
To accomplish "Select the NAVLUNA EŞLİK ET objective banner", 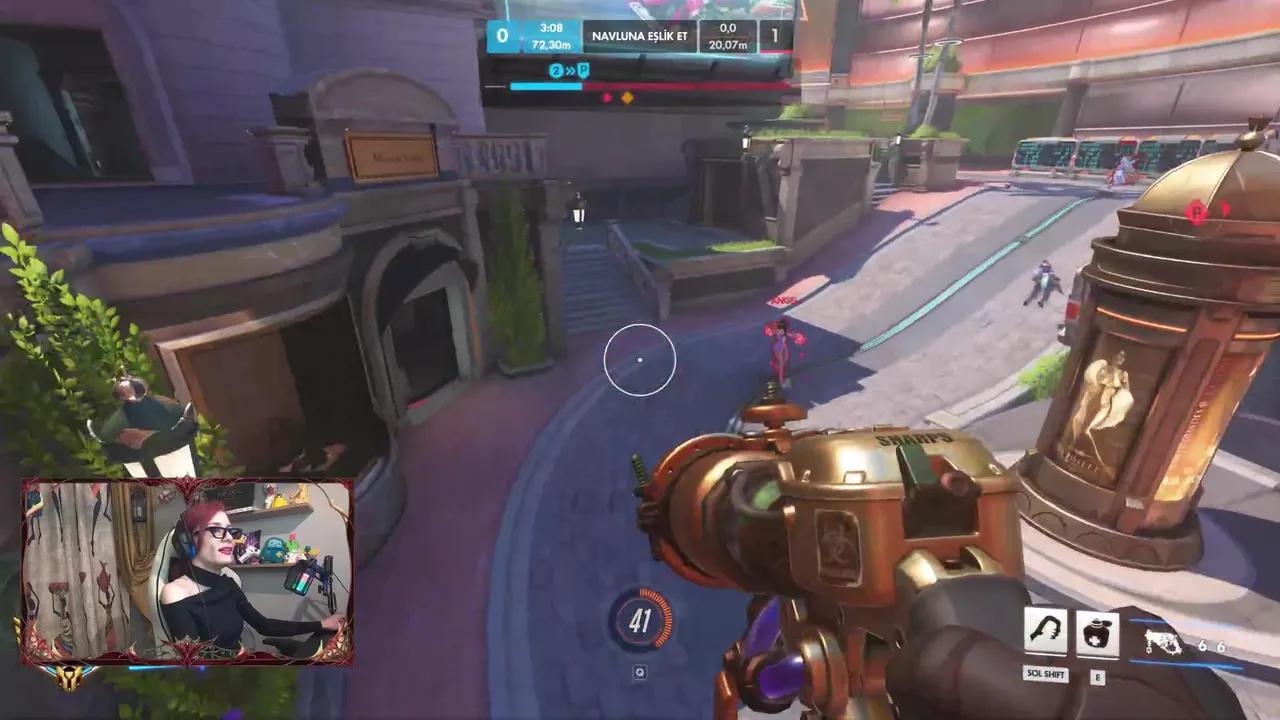I will coord(641,35).
